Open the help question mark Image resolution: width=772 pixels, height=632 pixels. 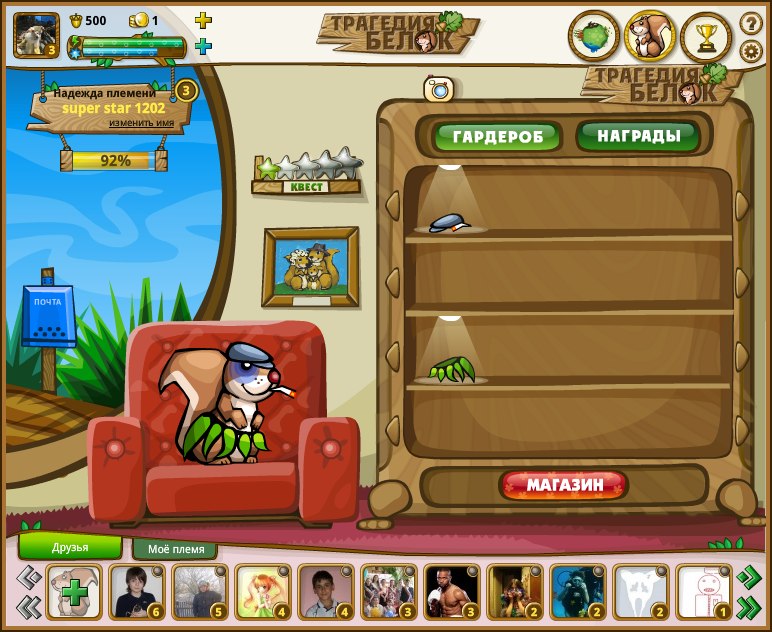point(750,22)
